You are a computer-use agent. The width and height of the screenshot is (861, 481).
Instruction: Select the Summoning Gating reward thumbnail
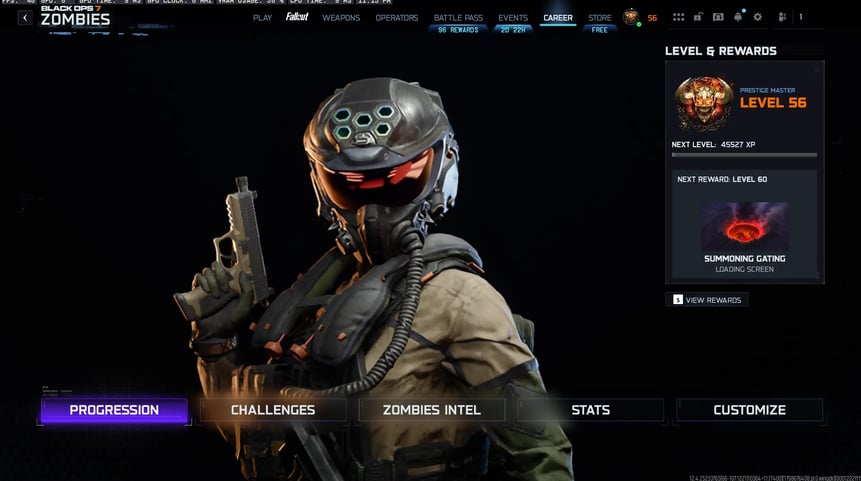click(744, 226)
